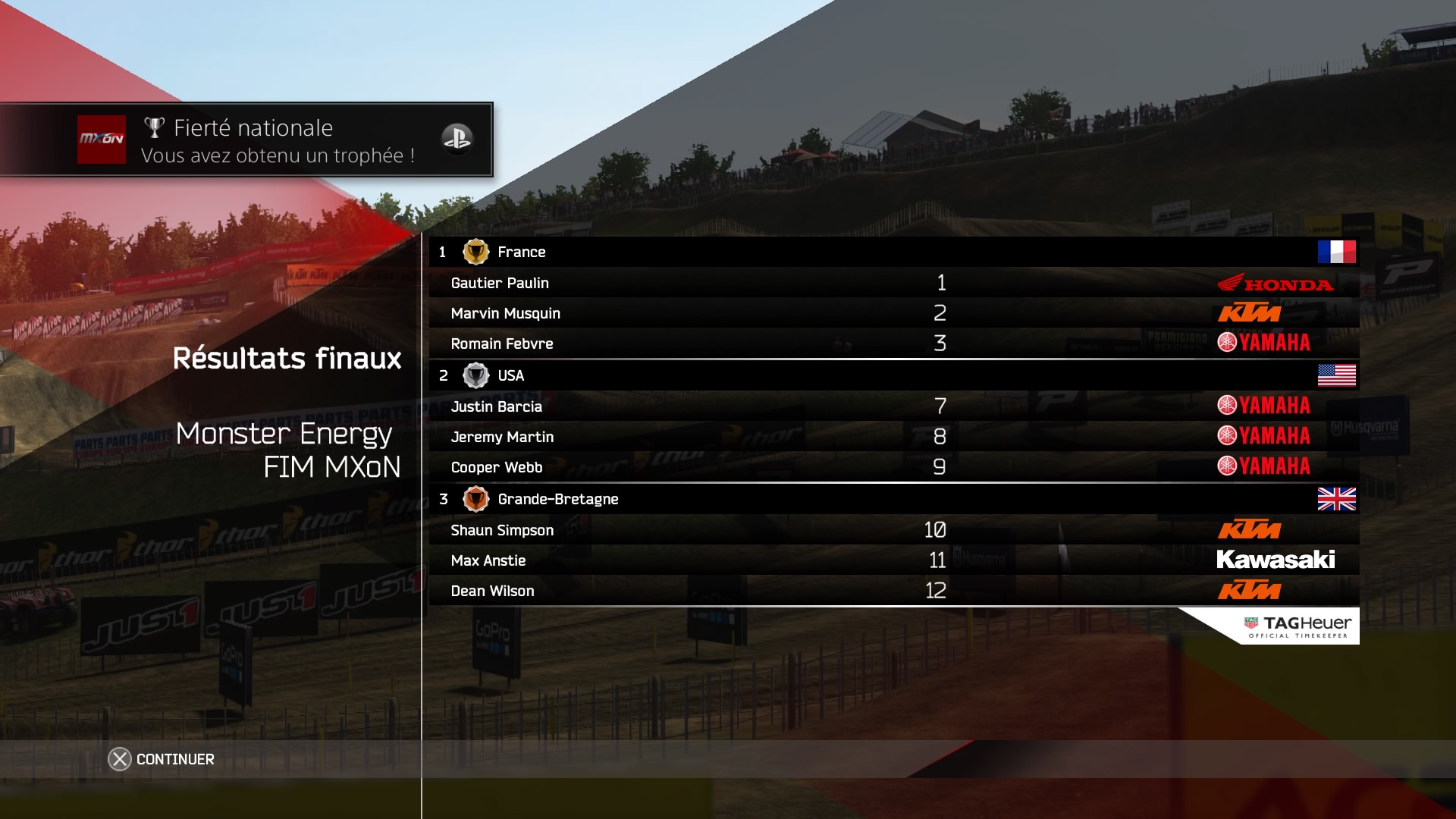The width and height of the screenshot is (1456, 819).
Task: Click Jeremy Martin's result row
Action: click(x=893, y=437)
